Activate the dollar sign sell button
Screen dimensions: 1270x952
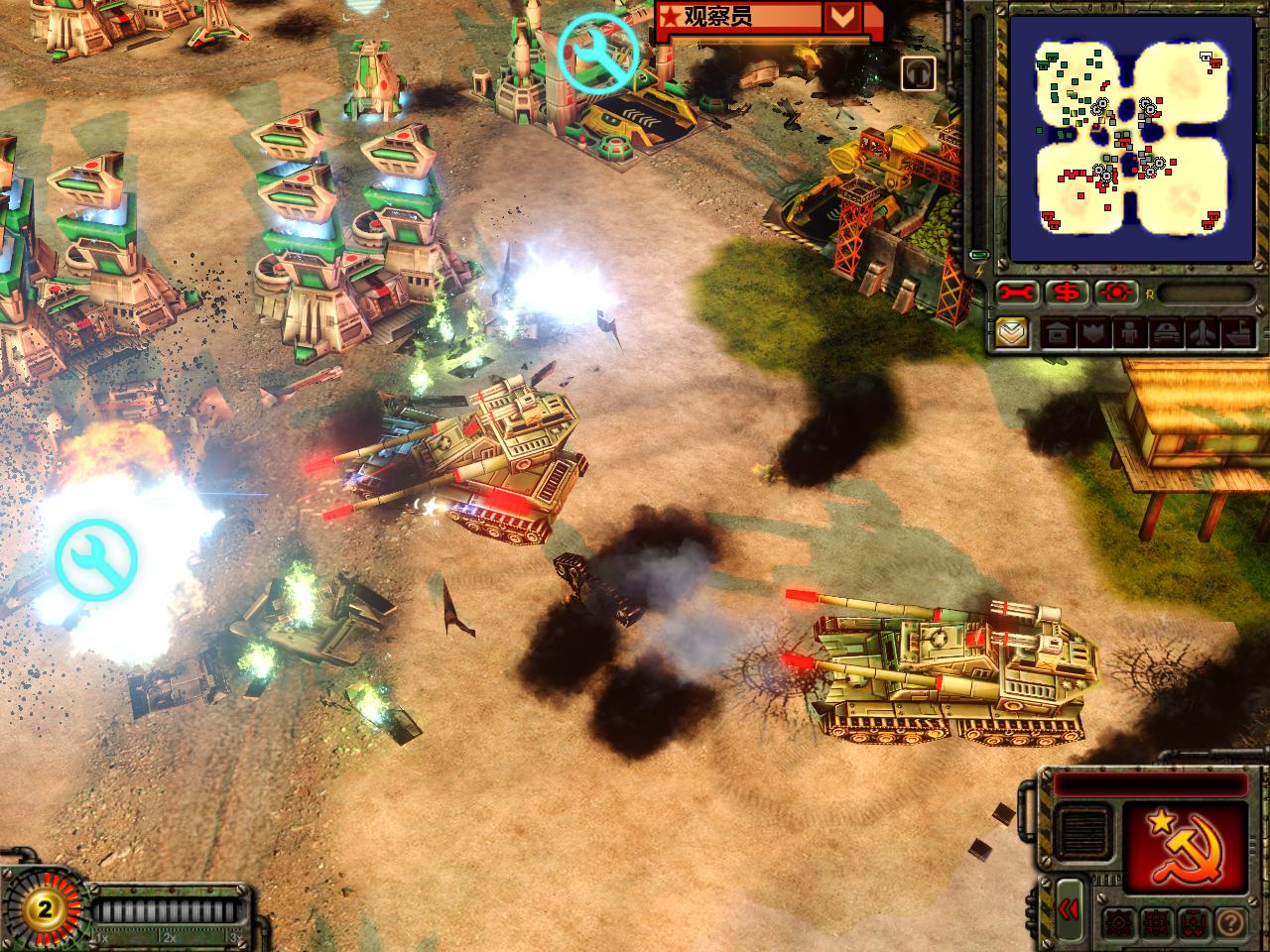[x=1068, y=294]
